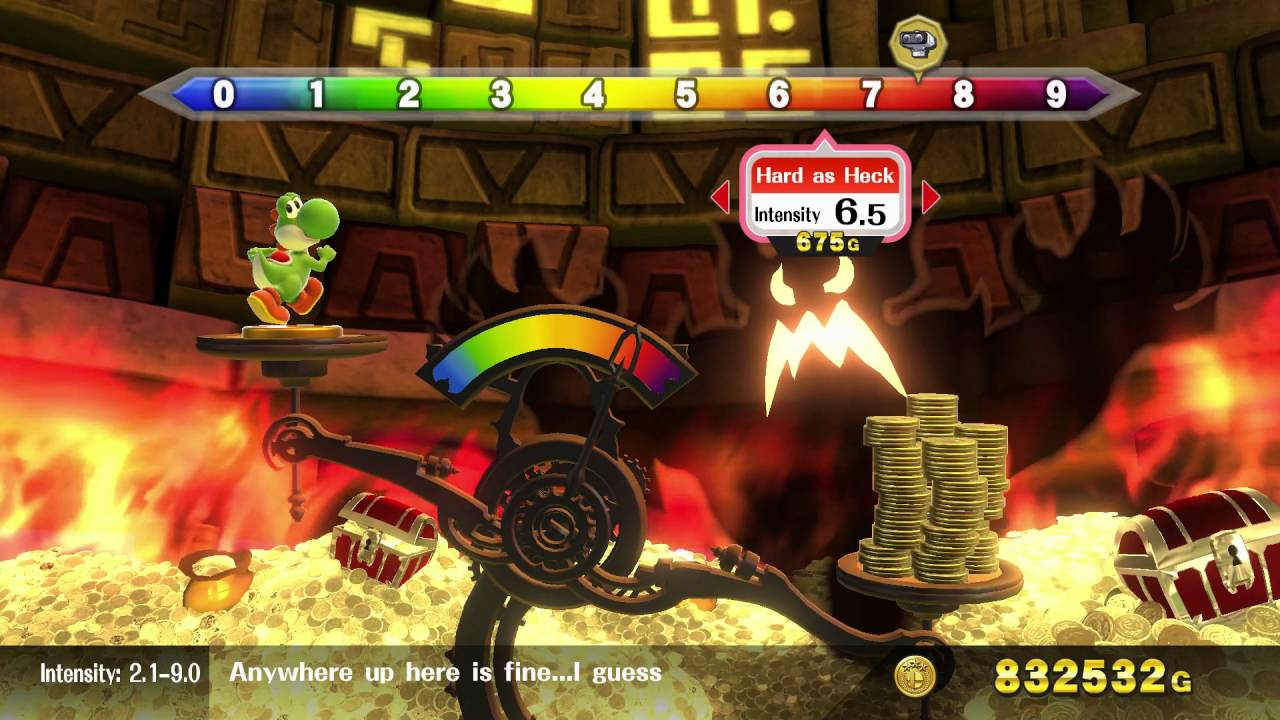Image resolution: width=1280 pixels, height=720 pixels.
Task: Lower intensity with the left red arrow
Action: (x=720, y=198)
